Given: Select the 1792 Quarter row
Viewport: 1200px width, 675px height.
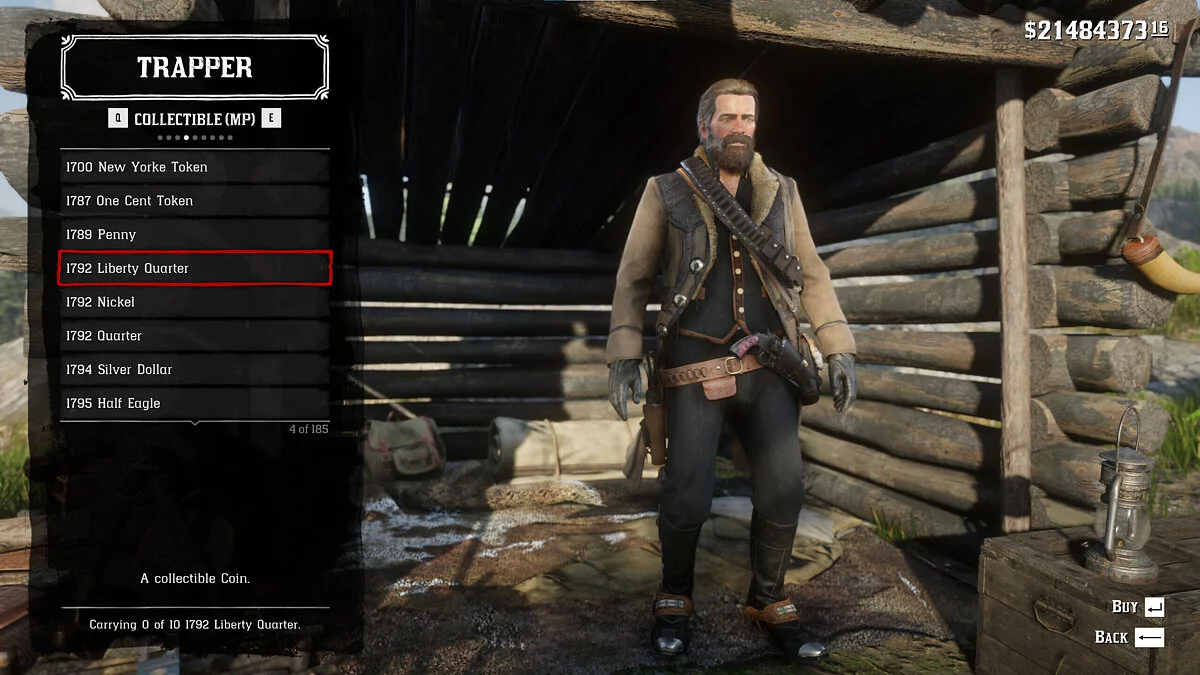Looking at the screenshot, I should point(195,336).
